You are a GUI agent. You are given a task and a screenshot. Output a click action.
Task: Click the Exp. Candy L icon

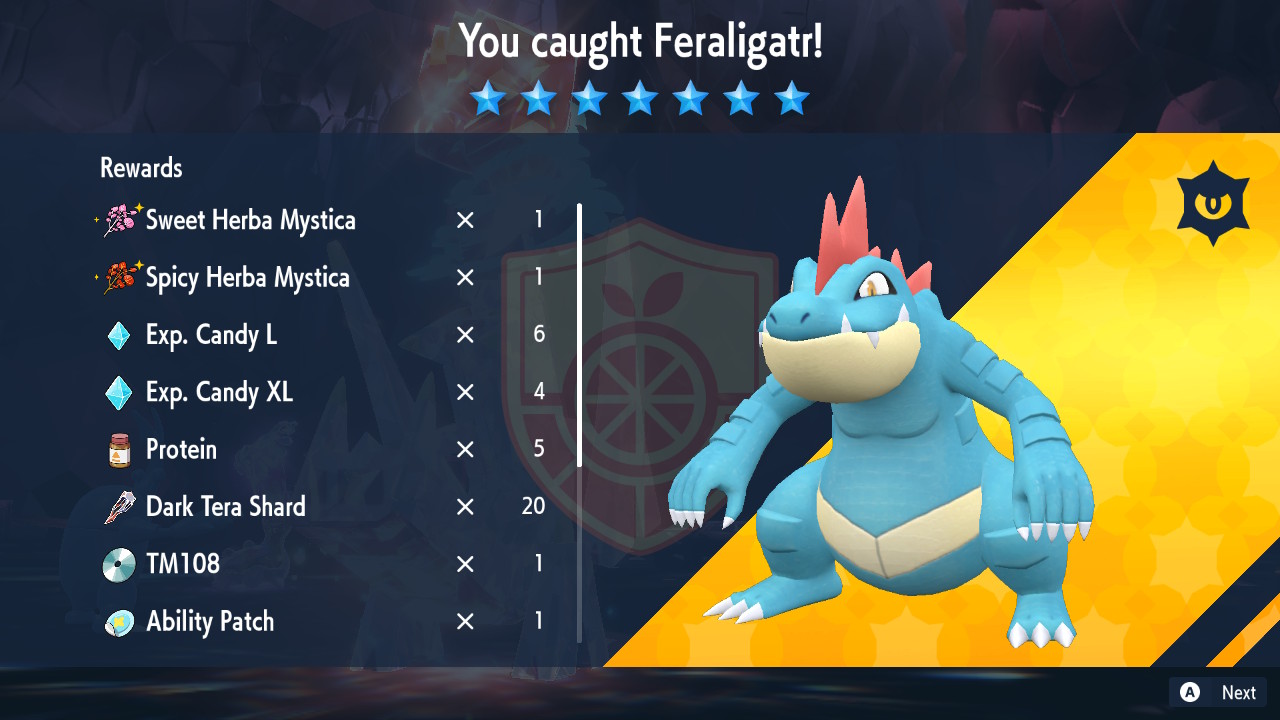point(118,335)
